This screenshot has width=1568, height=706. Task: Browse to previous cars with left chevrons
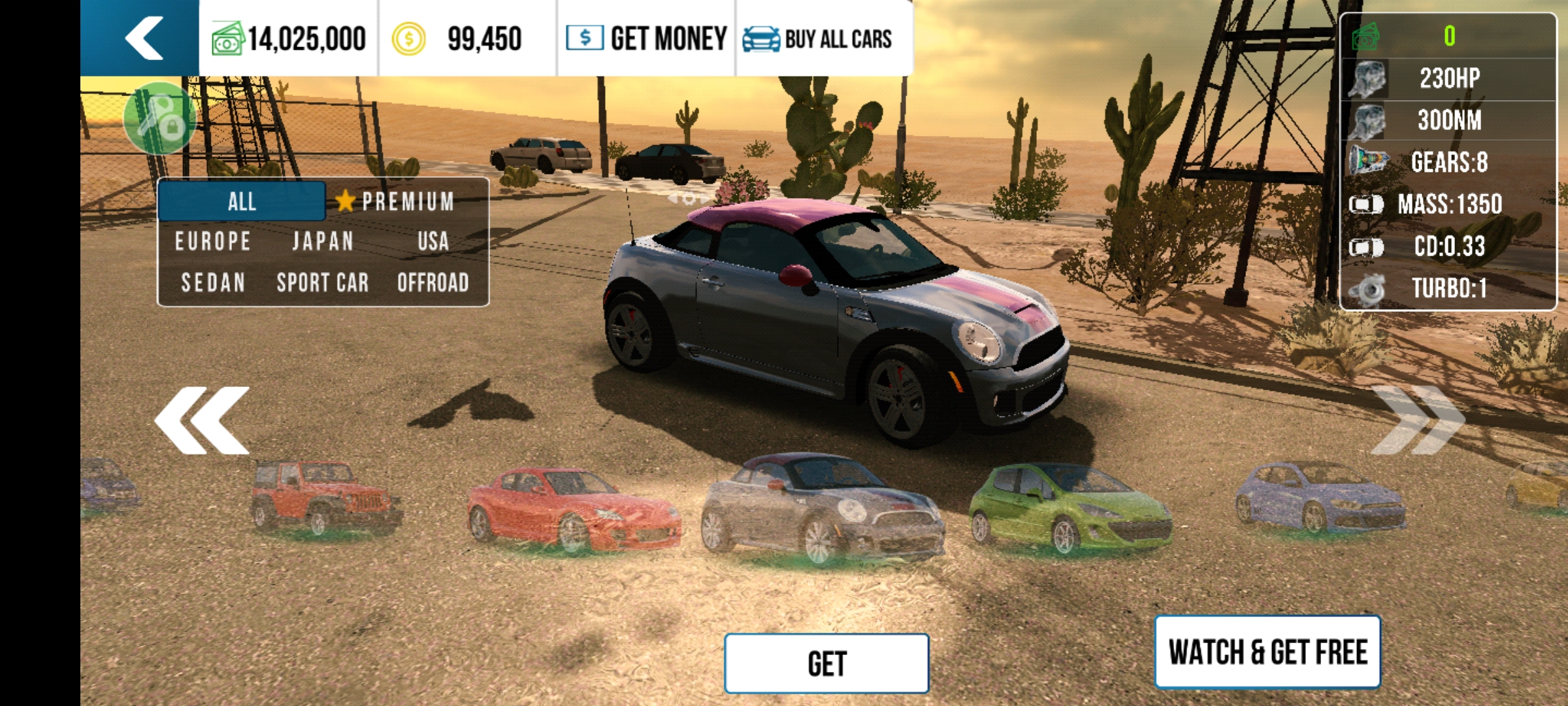[x=203, y=420]
